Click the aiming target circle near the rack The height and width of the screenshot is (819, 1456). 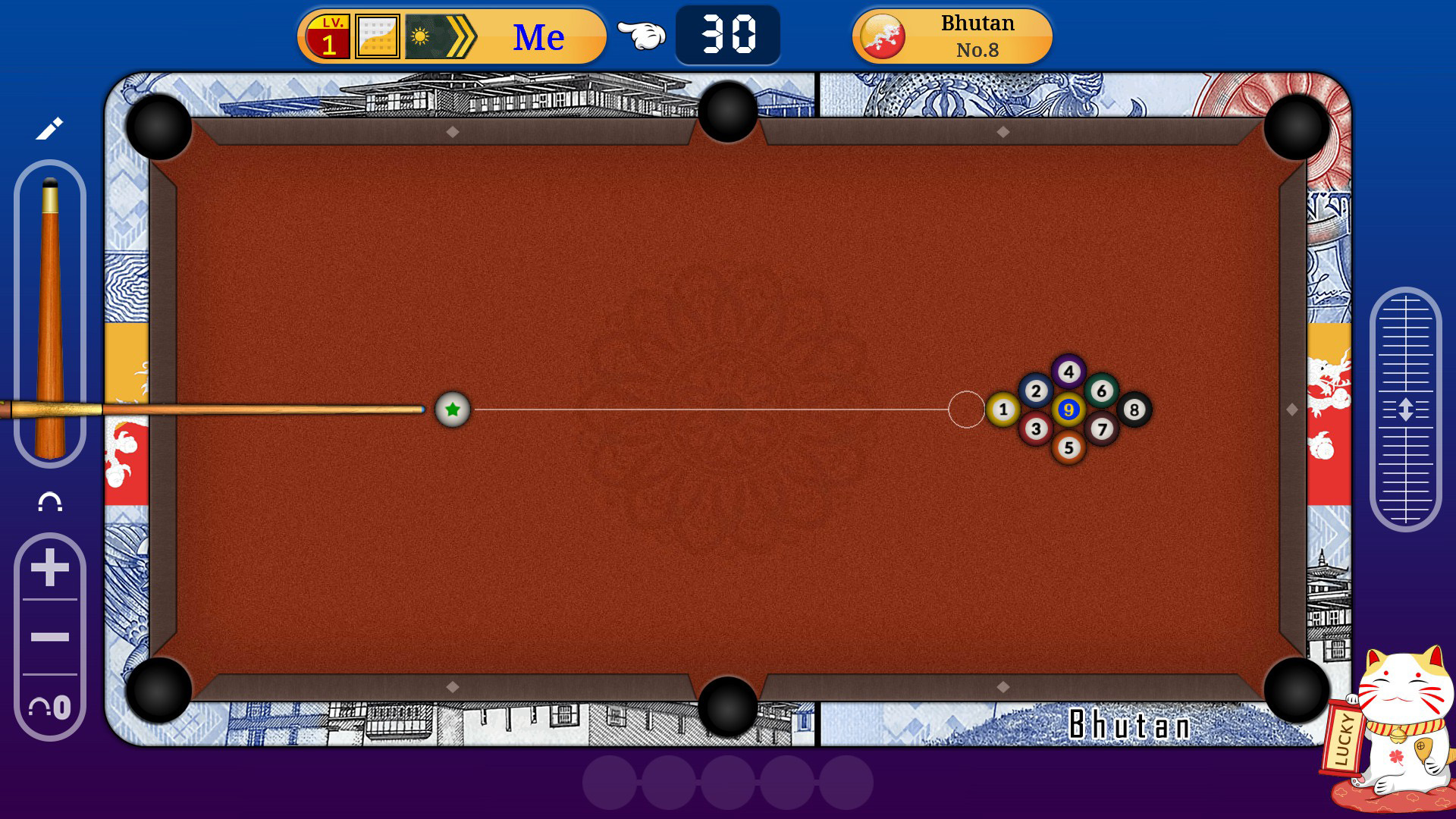(x=966, y=409)
